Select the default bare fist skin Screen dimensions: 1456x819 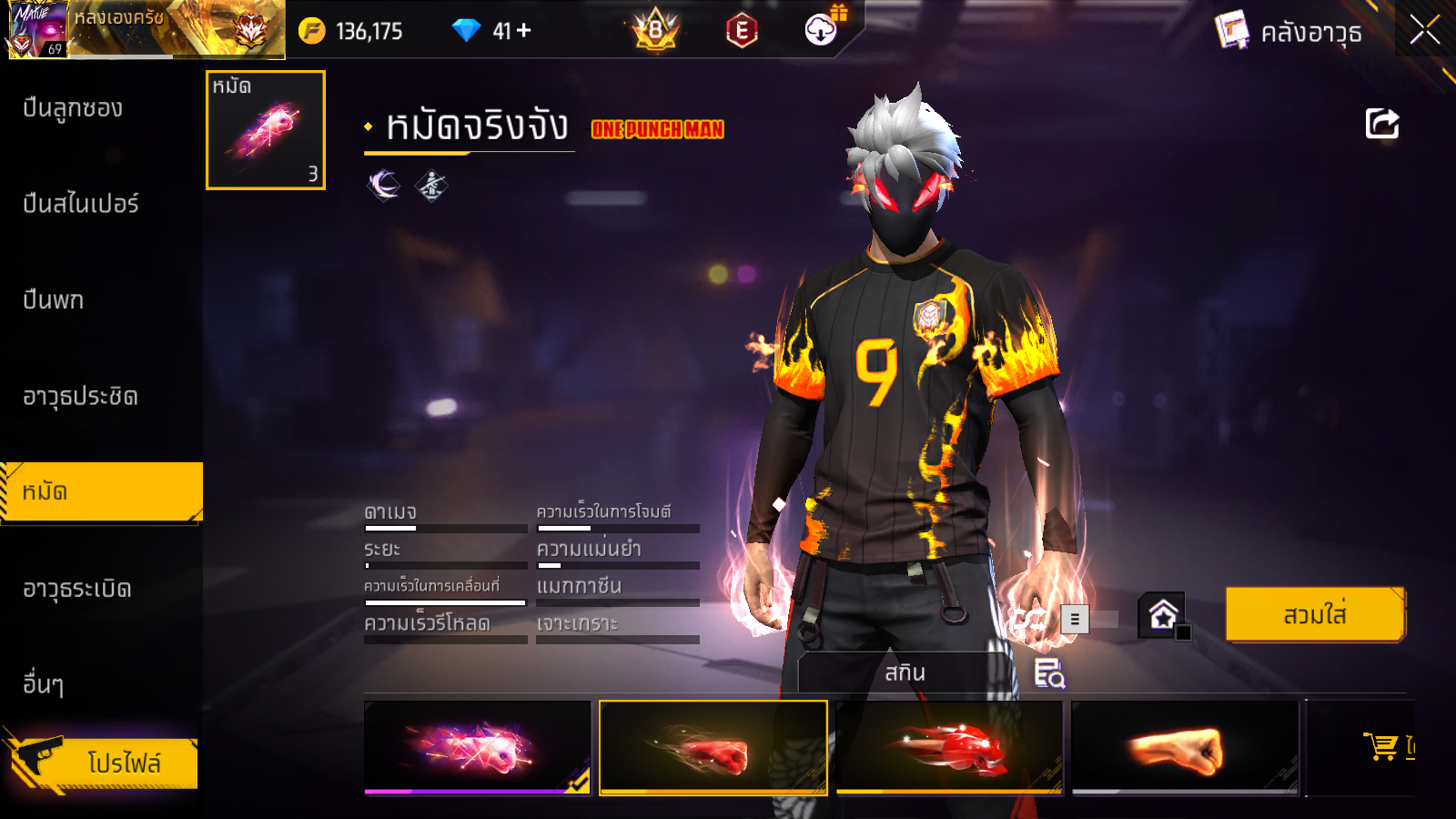pyautogui.click(x=1185, y=747)
